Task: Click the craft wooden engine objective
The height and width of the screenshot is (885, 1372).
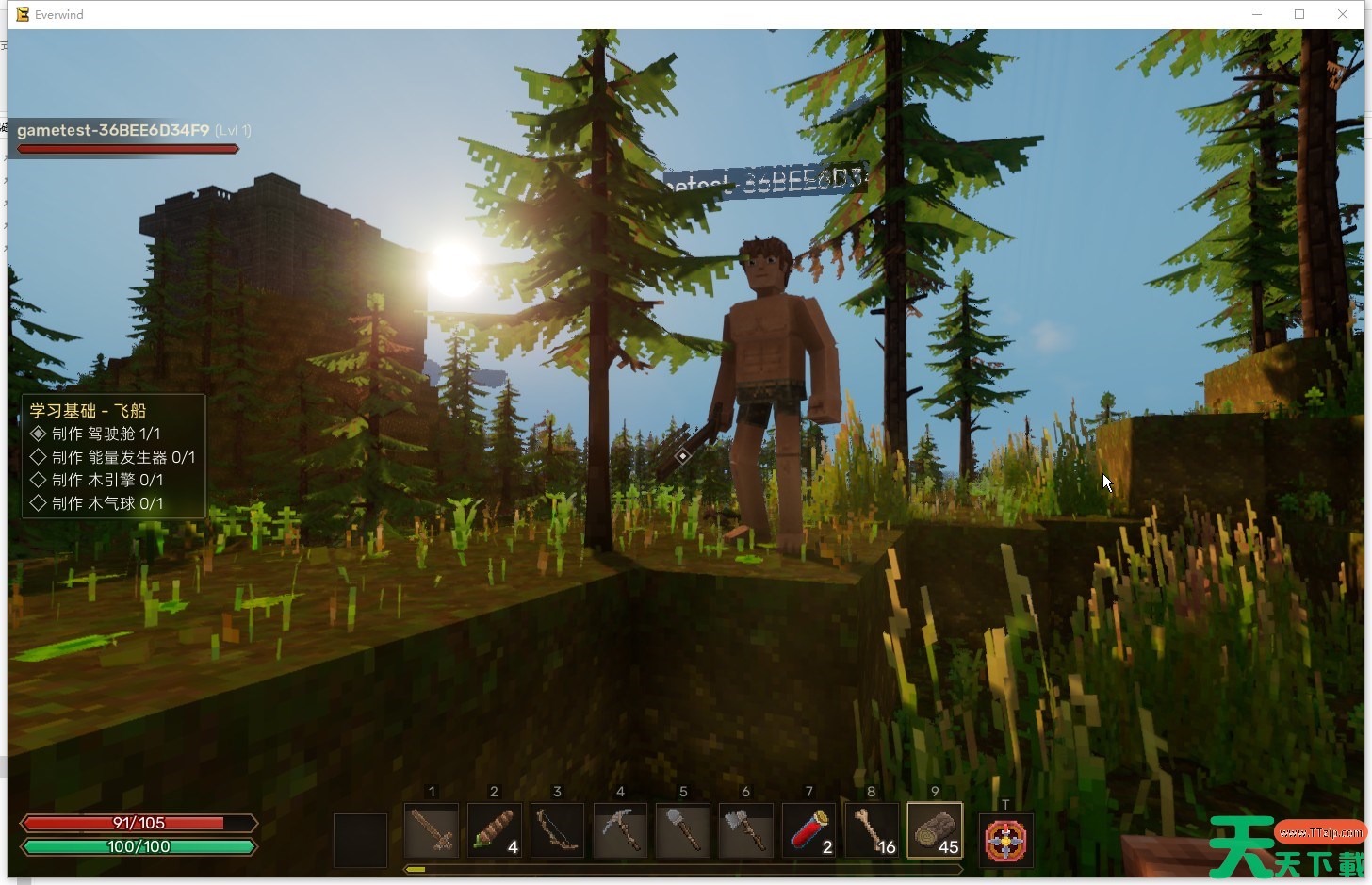Action: point(107,480)
